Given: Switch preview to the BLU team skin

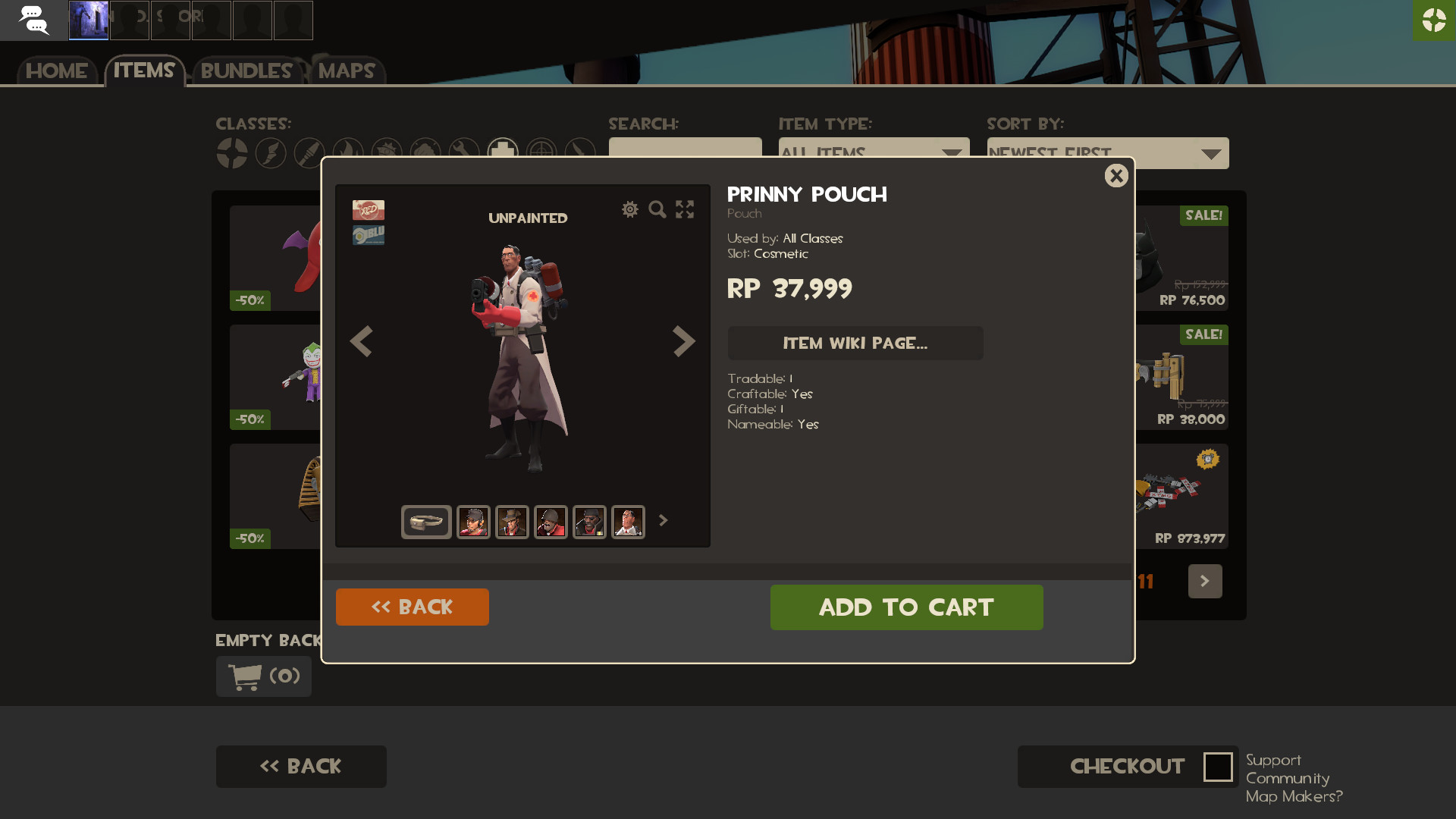Looking at the screenshot, I should [x=367, y=234].
